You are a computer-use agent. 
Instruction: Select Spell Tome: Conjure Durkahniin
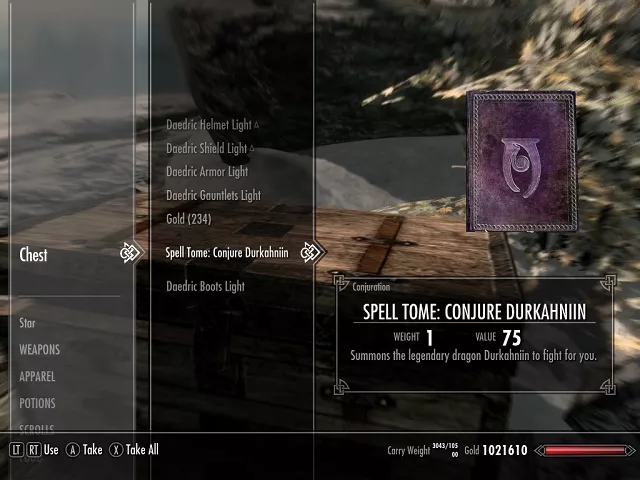(226, 253)
